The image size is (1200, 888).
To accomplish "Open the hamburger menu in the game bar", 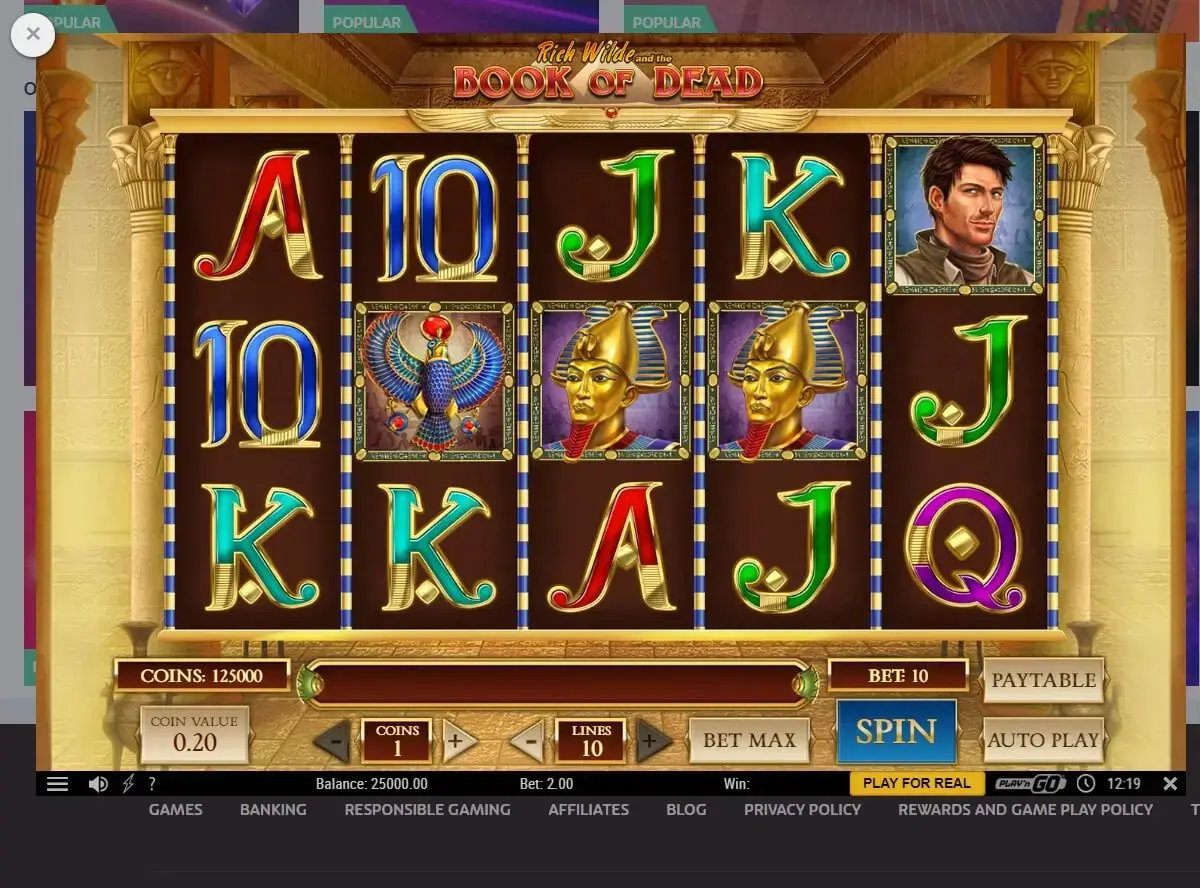I will (58, 784).
